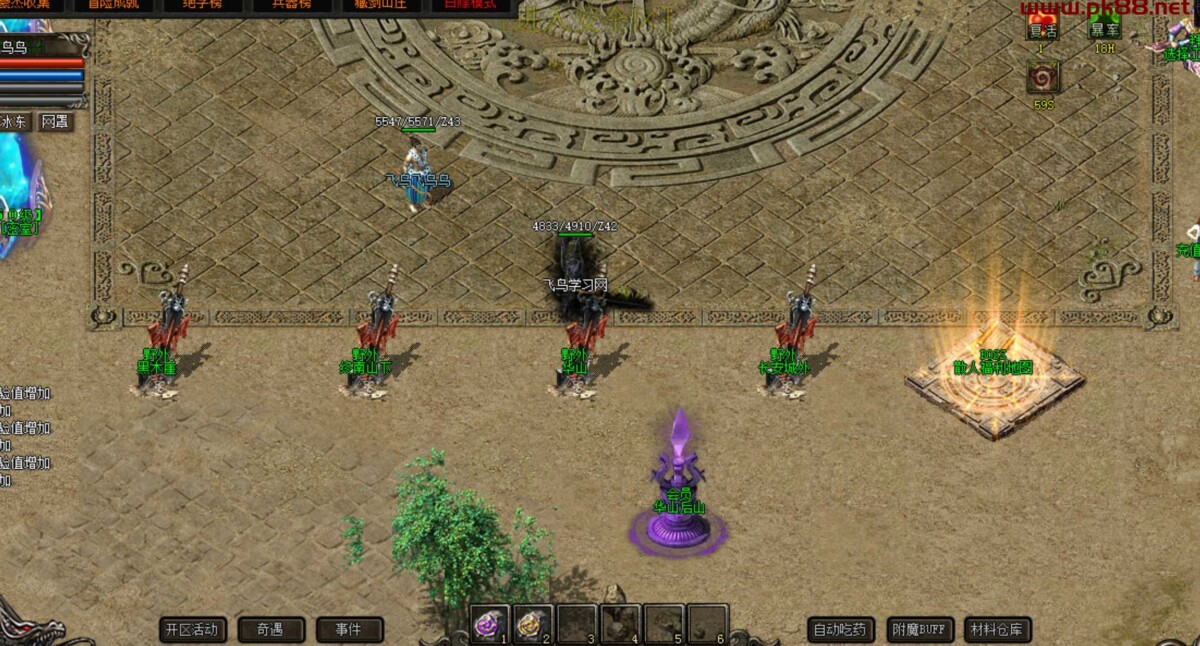Open the 开区活动 server events button
The image size is (1200, 646).
(193, 630)
